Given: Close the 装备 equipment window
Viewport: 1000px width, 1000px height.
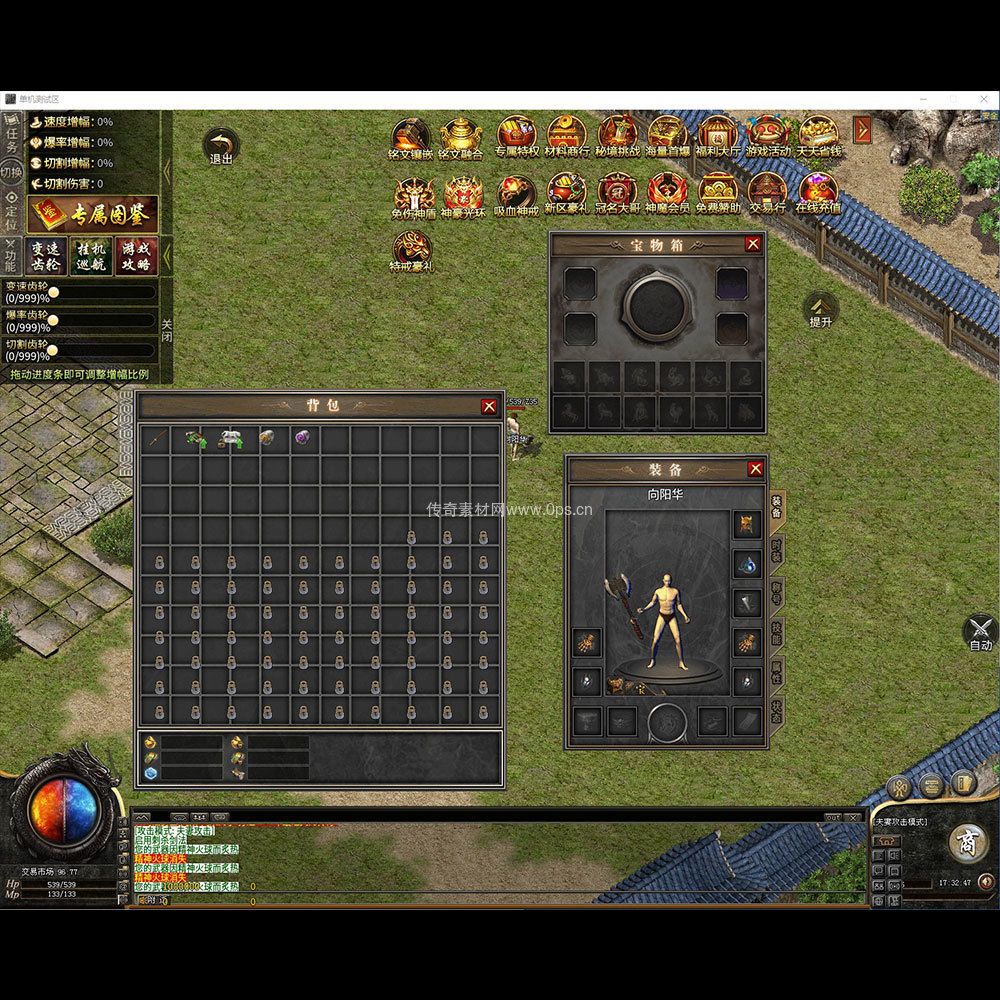Looking at the screenshot, I should click(755, 469).
